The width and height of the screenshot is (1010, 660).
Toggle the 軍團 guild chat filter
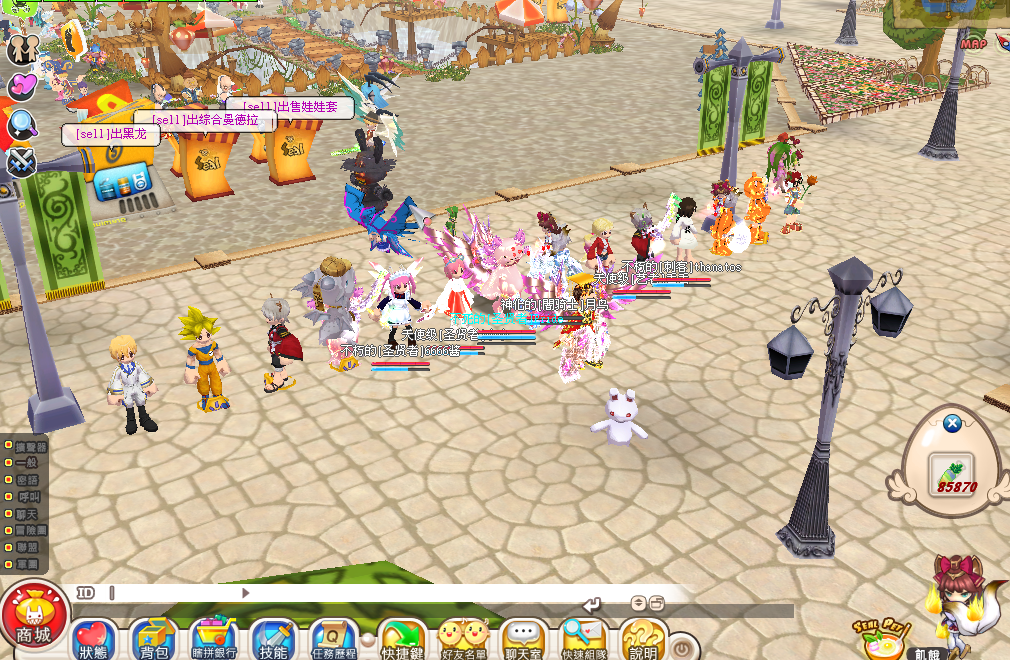click(x=24, y=564)
